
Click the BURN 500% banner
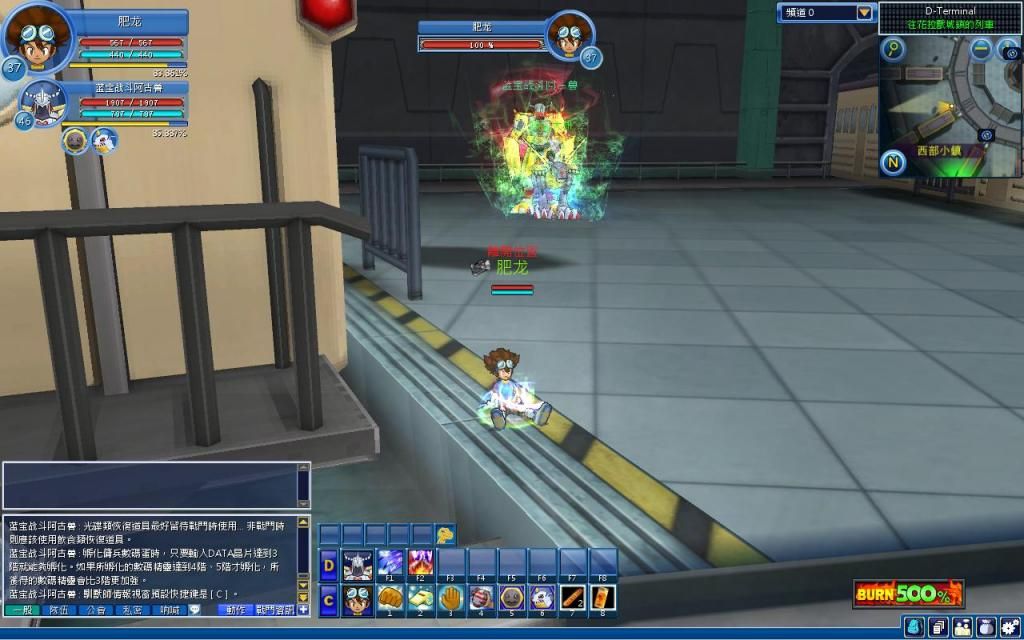point(908,594)
